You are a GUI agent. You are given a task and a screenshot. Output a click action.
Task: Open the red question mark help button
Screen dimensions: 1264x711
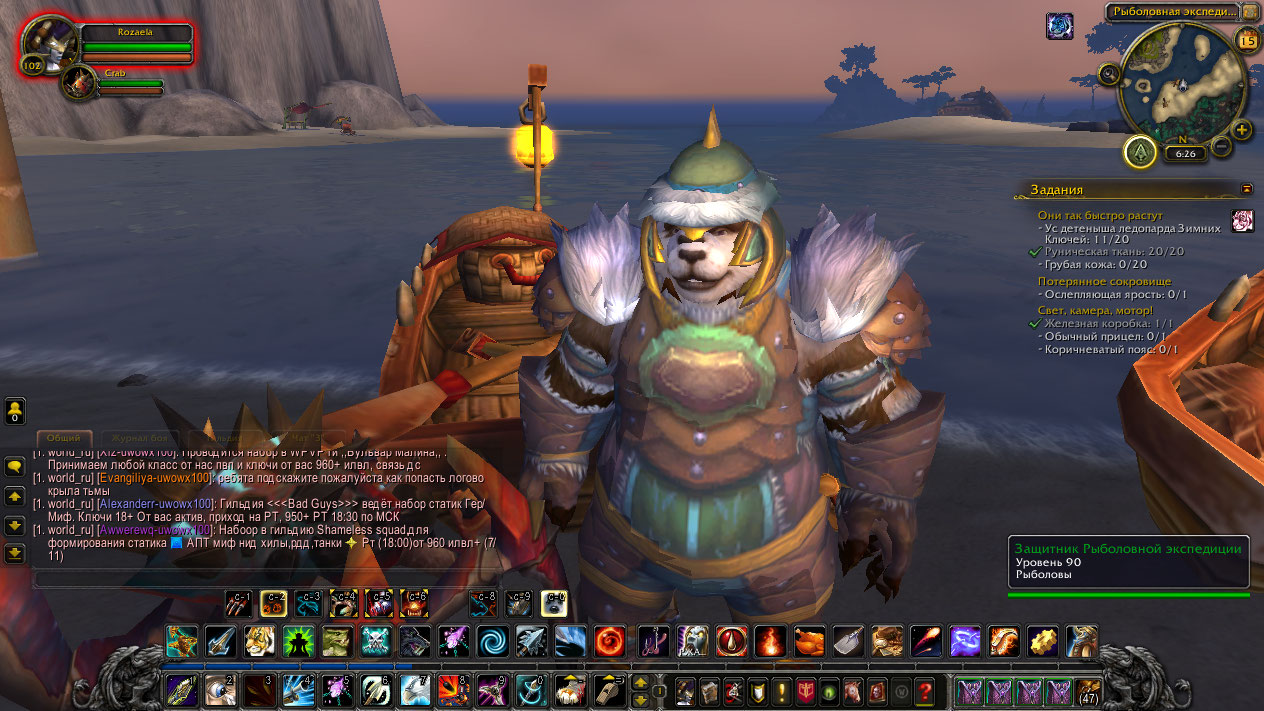tap(925, 690)
